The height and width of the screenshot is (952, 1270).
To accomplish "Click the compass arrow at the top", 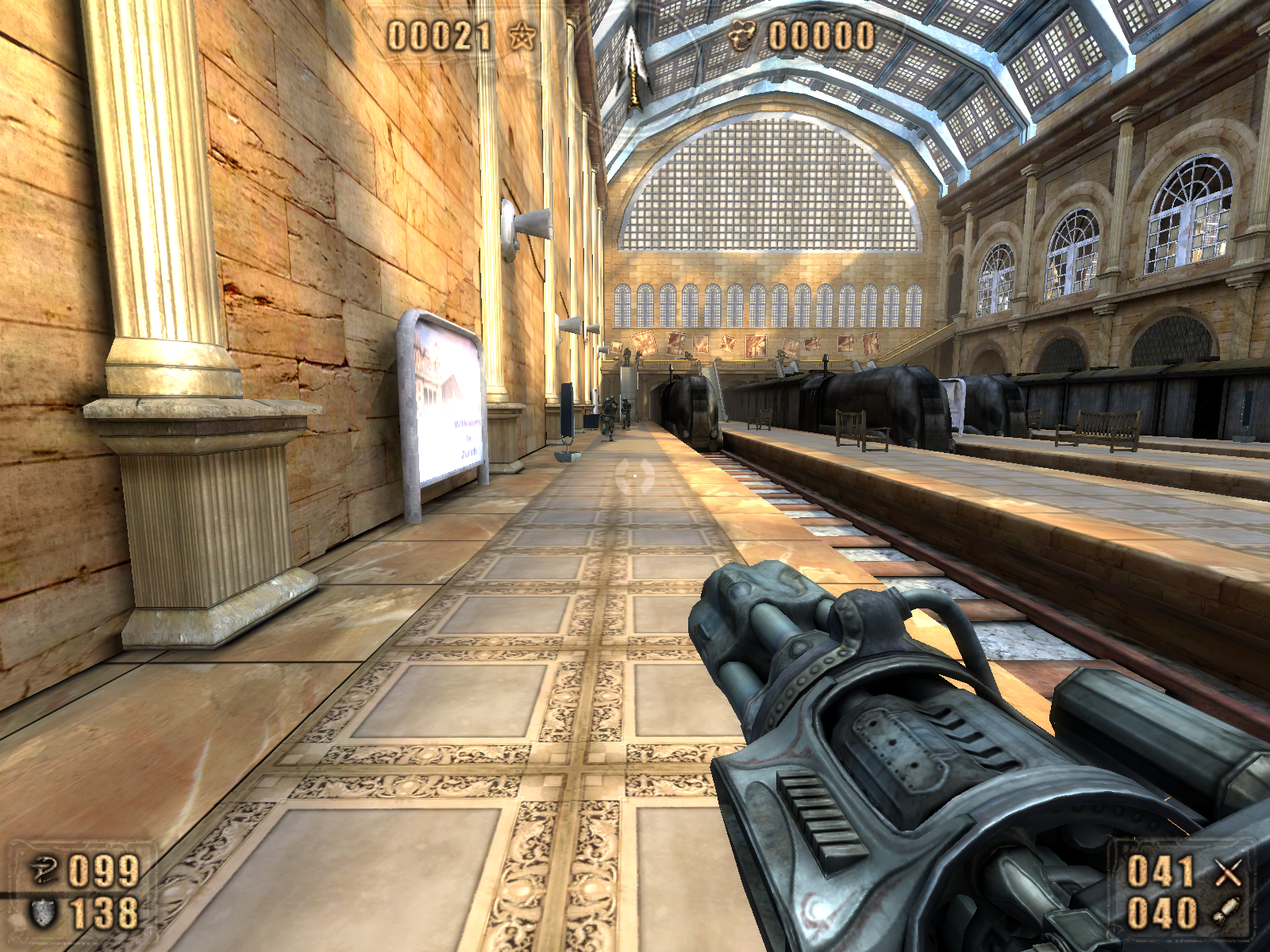I will (x=633, y=67).
